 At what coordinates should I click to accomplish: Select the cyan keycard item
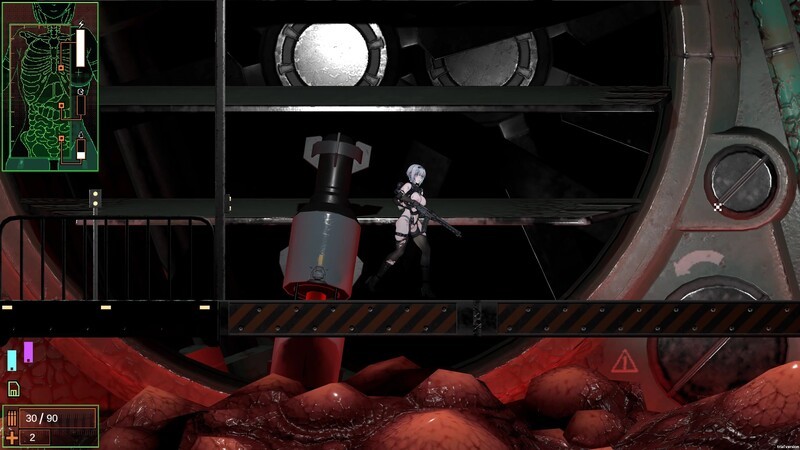click(12, 360)
